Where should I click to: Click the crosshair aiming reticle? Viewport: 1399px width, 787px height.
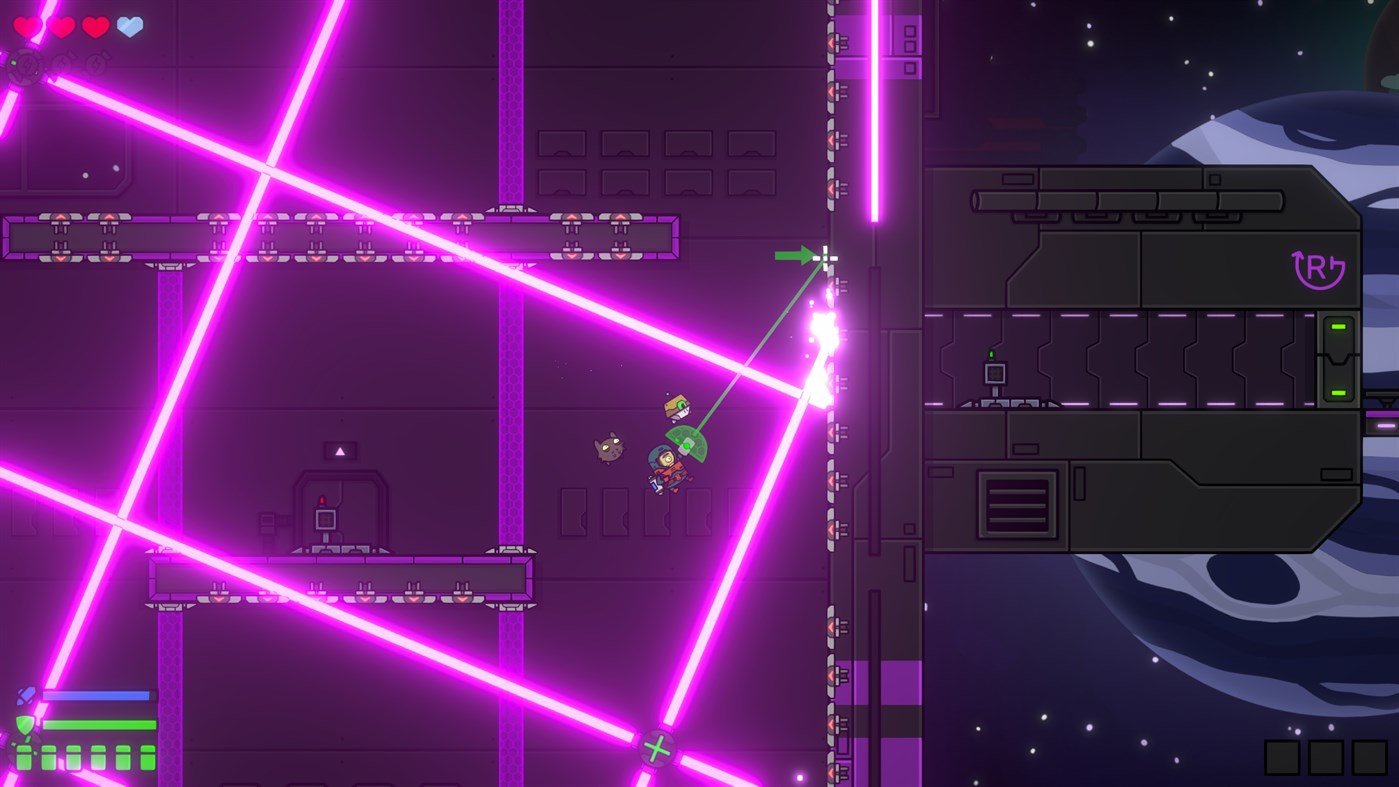825,258
